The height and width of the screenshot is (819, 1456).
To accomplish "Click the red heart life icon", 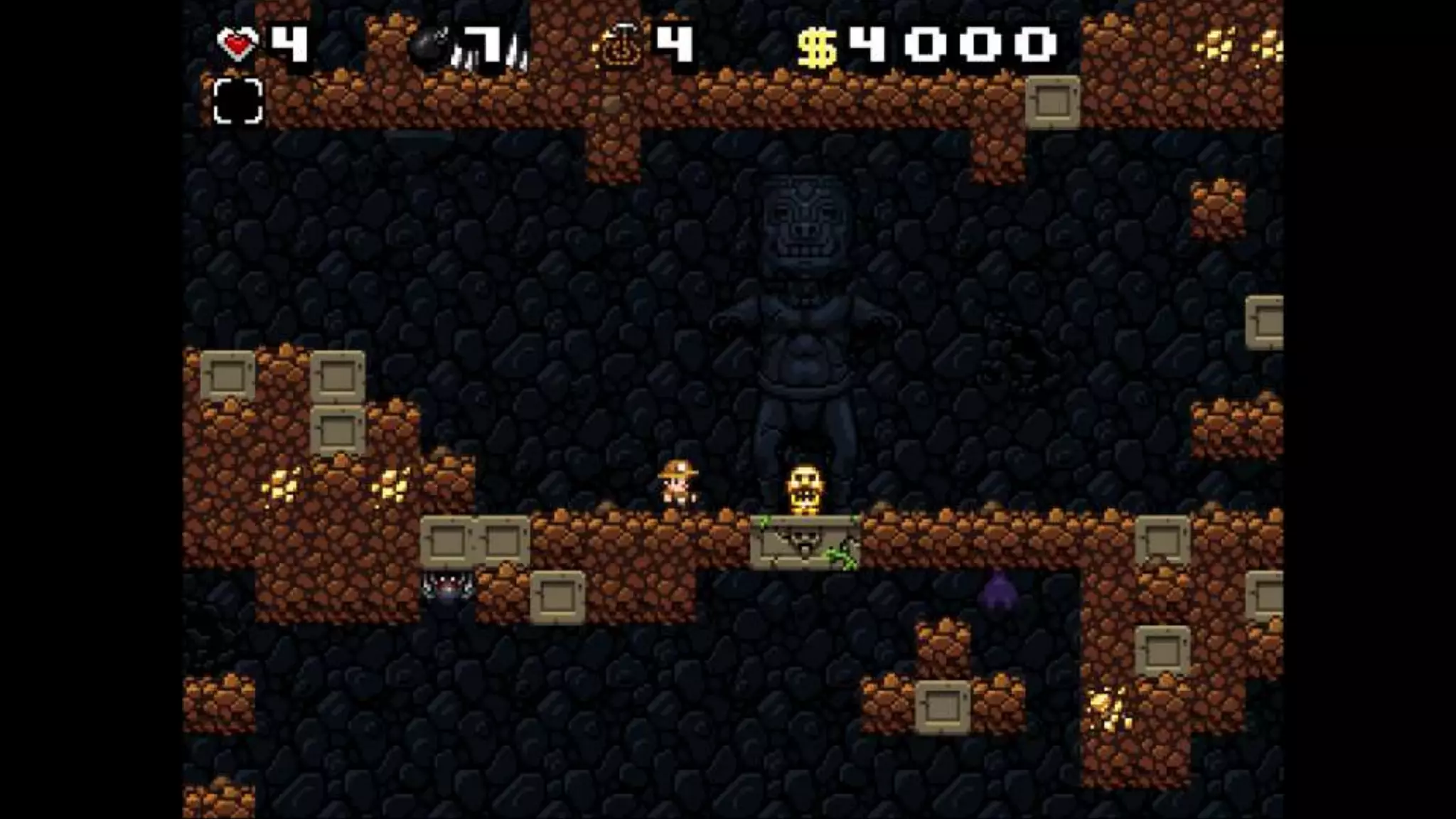I will click(x=237, y=45).
